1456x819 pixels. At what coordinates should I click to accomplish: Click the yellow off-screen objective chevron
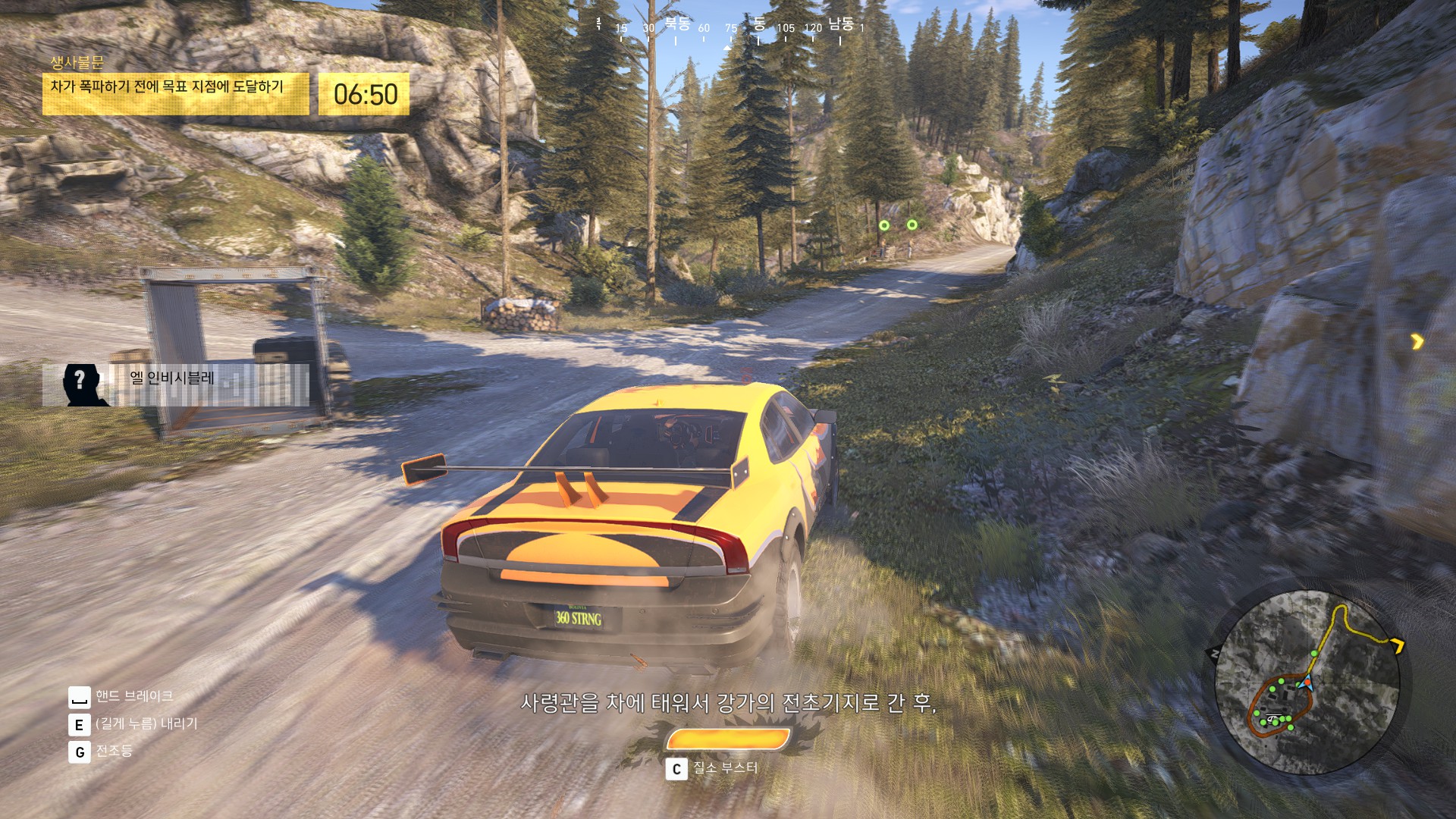1417,342
